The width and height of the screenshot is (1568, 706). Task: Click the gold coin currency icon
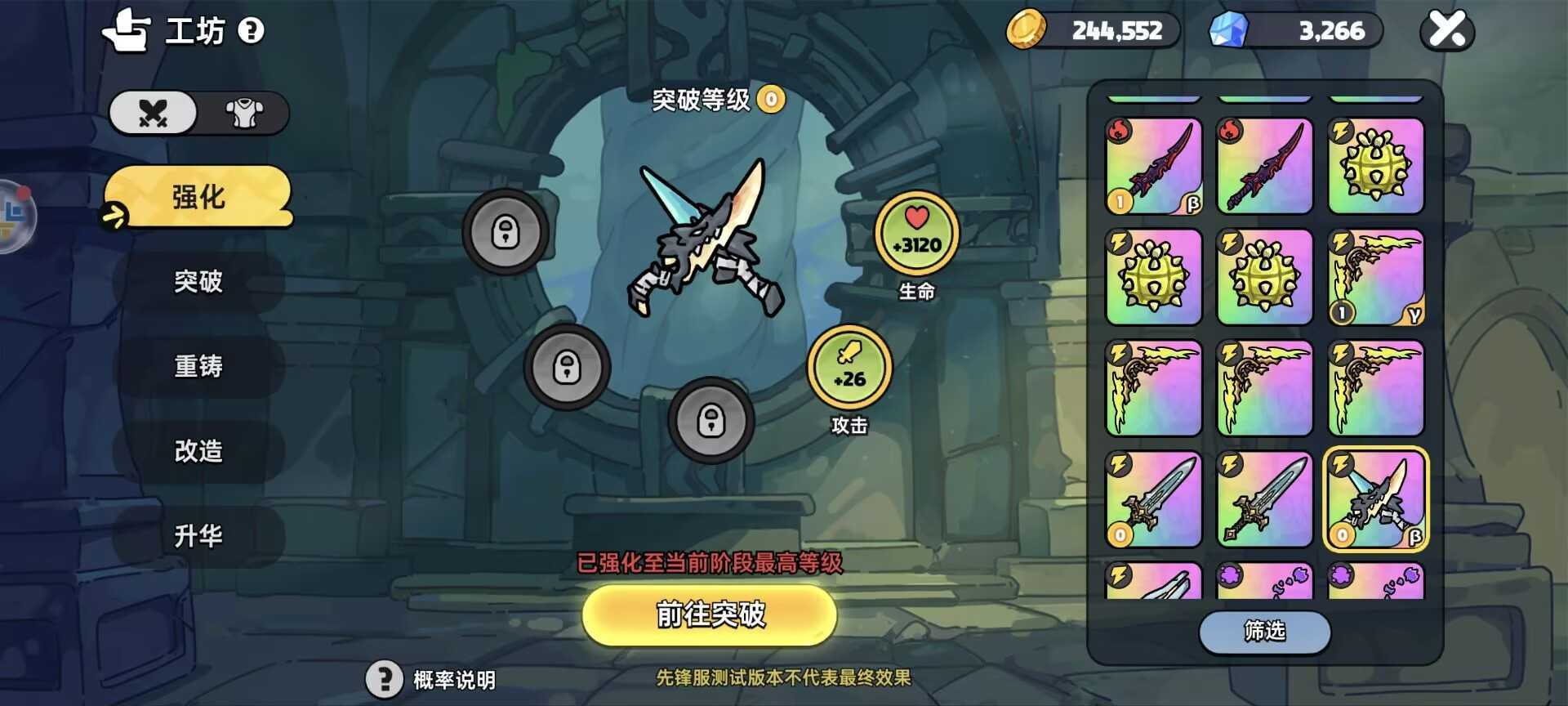(x=1028, y=29)
